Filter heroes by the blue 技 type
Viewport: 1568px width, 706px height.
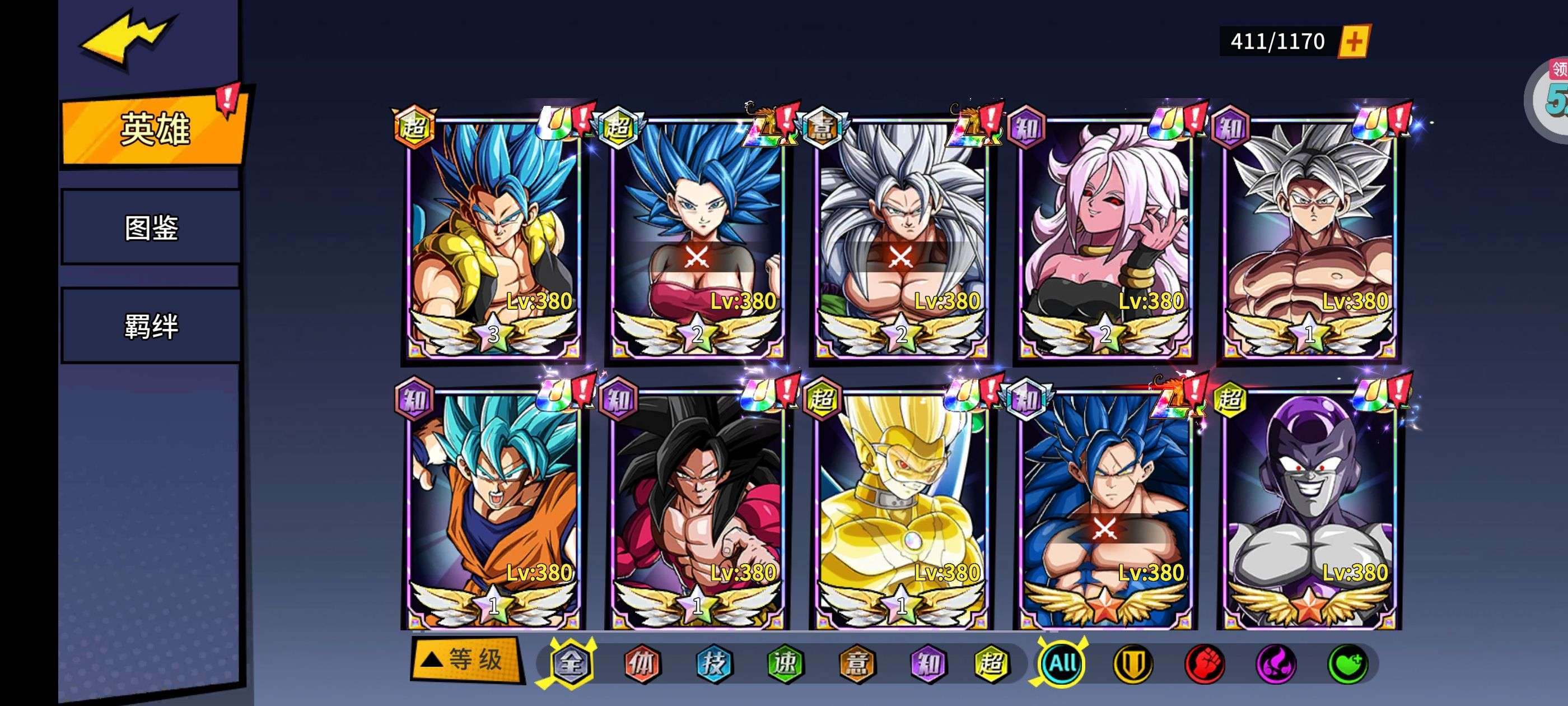[713, 663]
